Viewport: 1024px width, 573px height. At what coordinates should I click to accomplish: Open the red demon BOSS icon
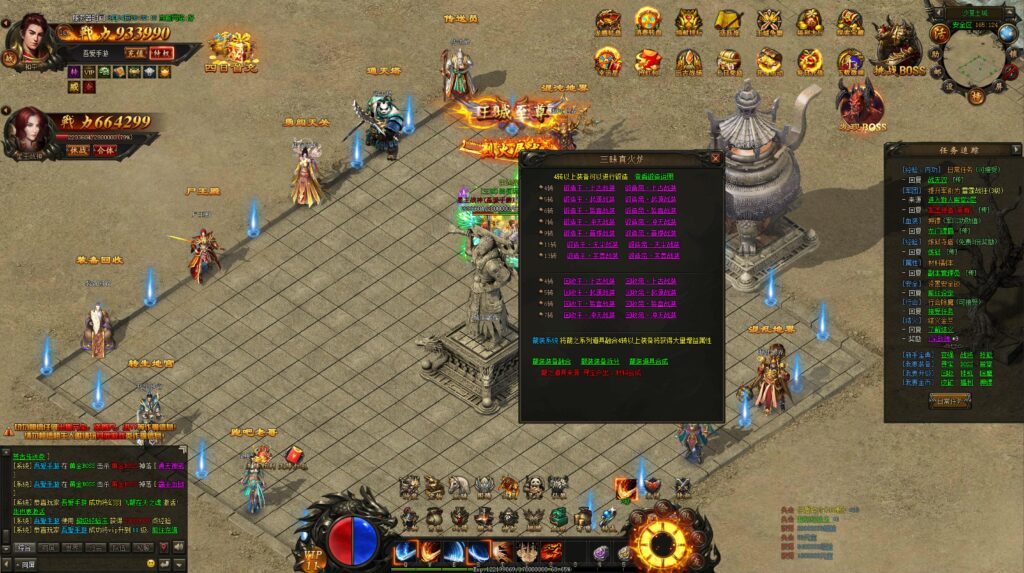[x=860, y=104]
